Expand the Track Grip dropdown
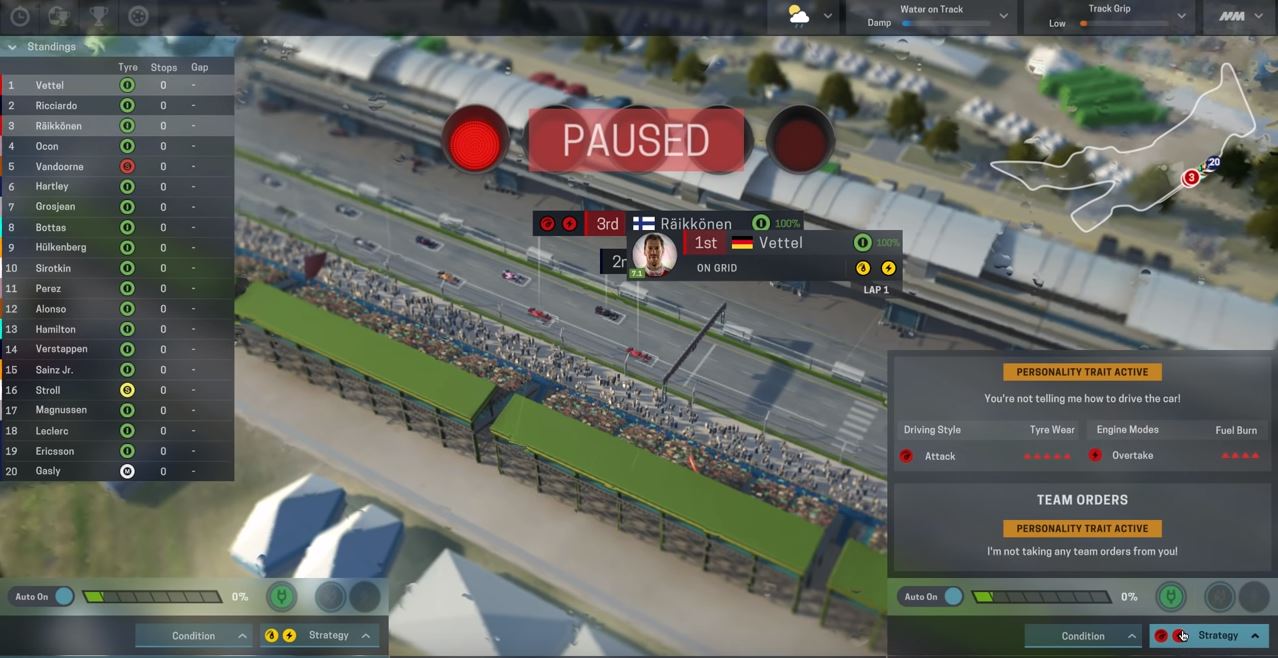Image resolution: width=1278 pixels, height=658 pixels. [x=1181, y=16]
